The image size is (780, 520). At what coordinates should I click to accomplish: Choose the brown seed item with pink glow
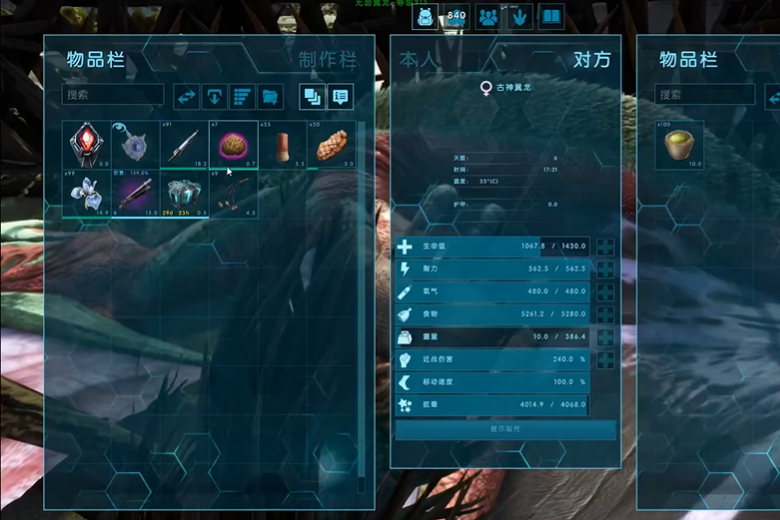pos(233,145)
